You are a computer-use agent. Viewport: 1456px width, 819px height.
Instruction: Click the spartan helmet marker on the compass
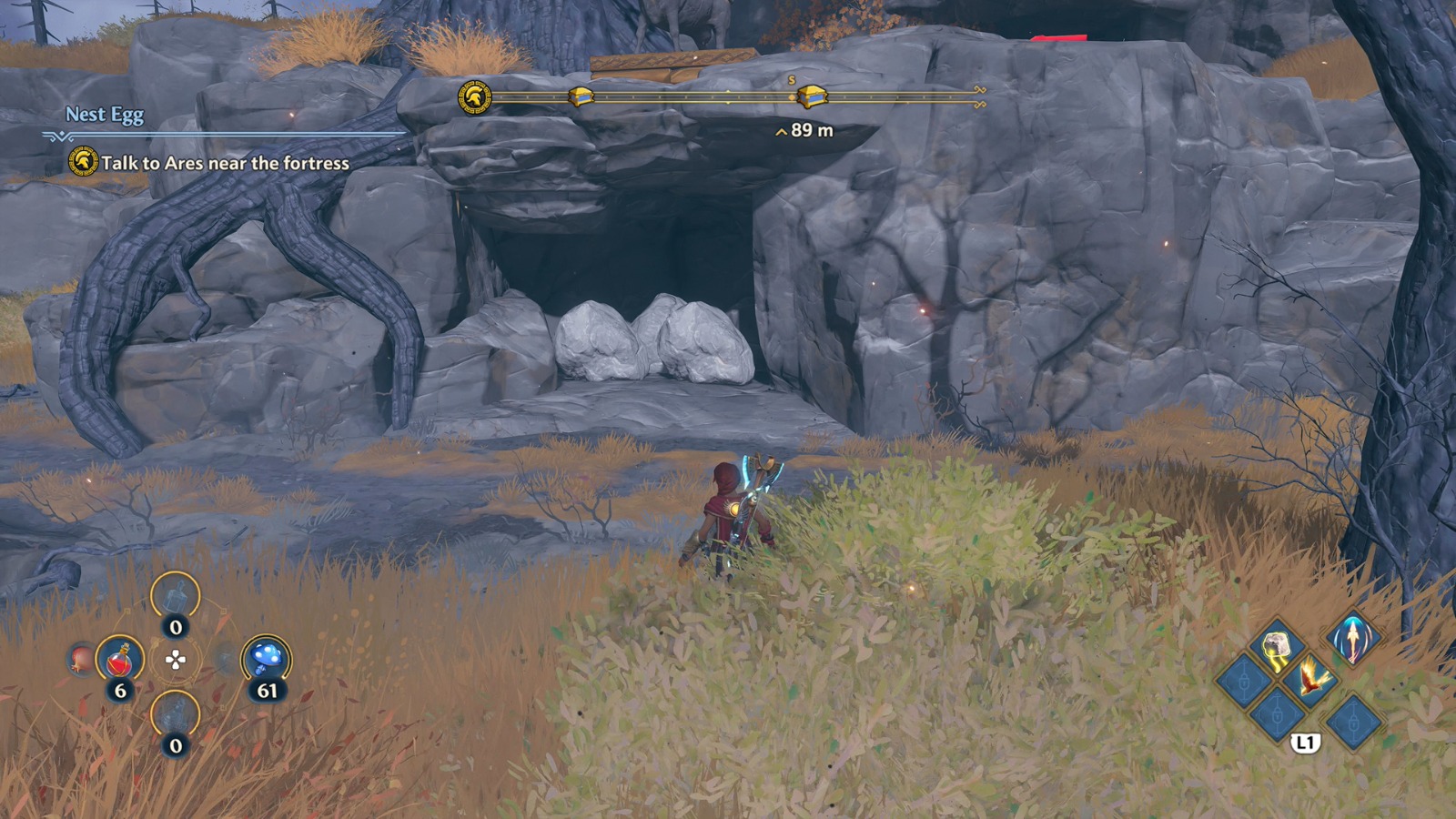[x=474, y=96]
